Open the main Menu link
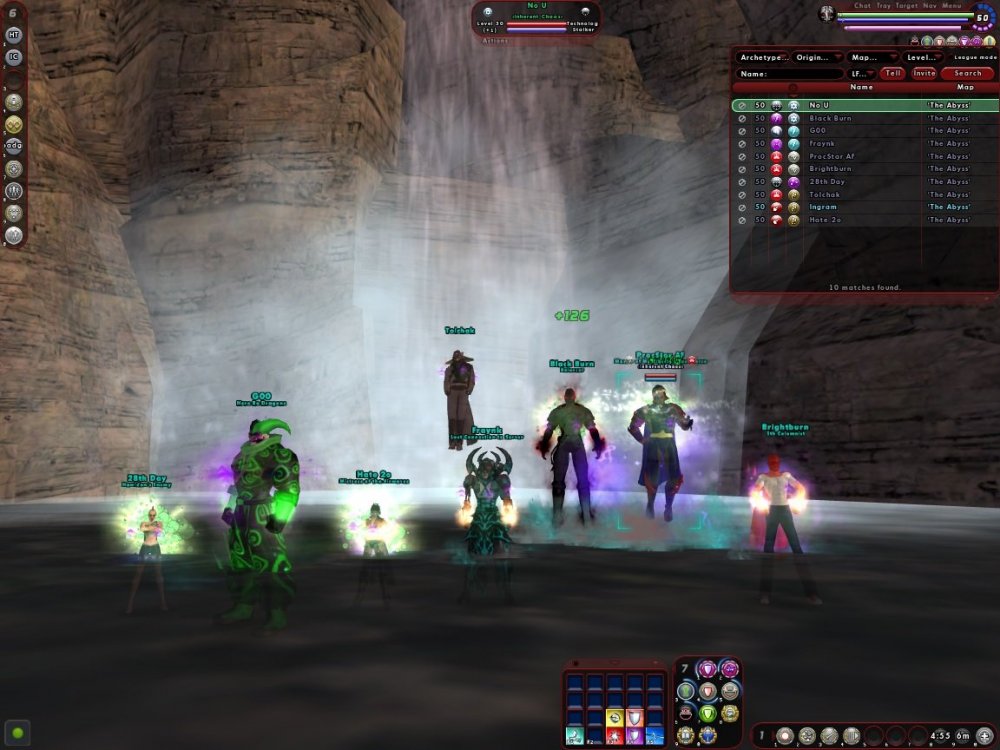Viewport: 1000px width, 750px height. click(x=951, y=6)
